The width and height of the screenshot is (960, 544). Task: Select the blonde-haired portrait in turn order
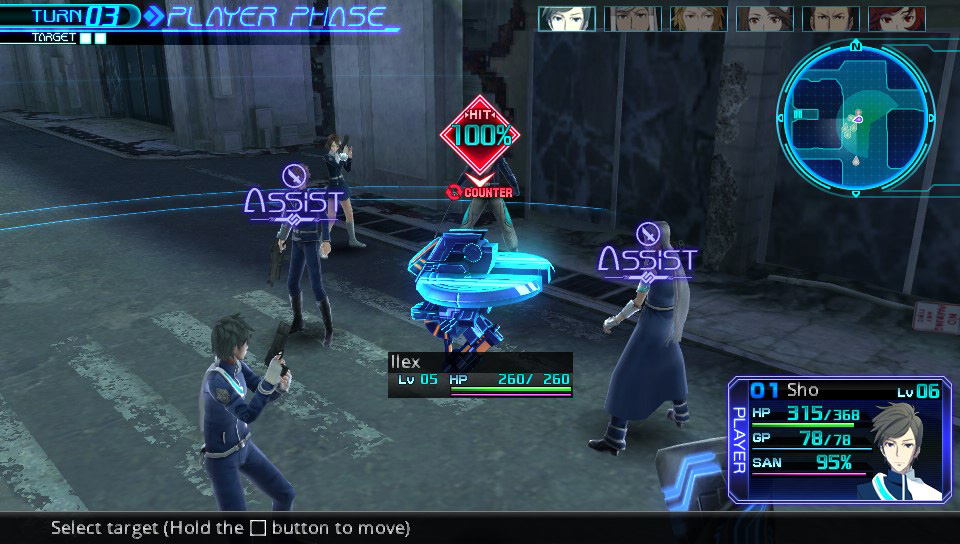click(698, 18)
